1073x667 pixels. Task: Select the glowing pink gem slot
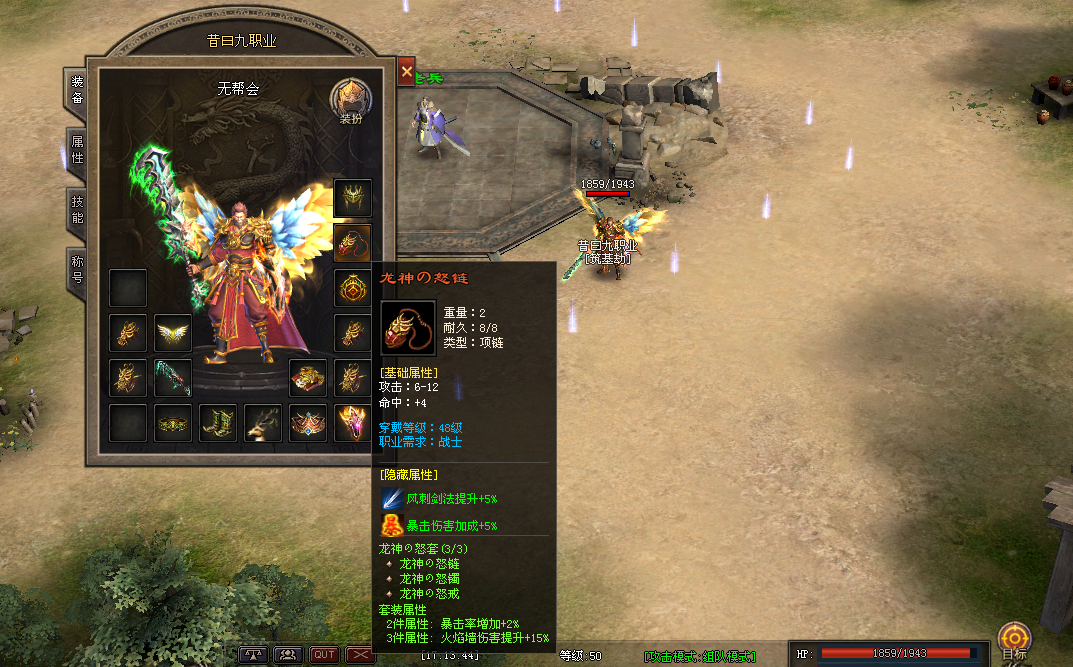click(x=352, y=423)
